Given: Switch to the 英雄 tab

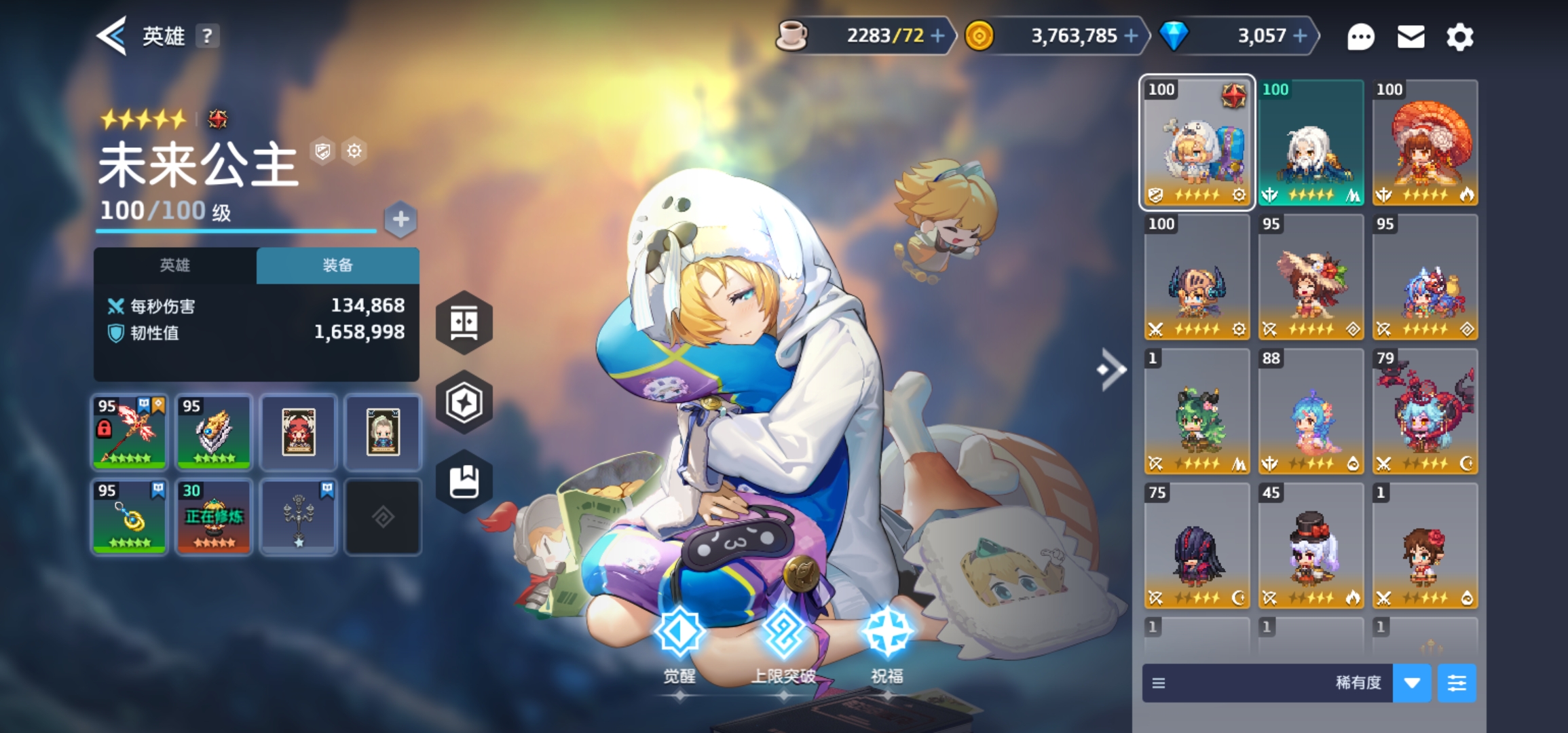Looking at the screenshot, I should point(175,265).
